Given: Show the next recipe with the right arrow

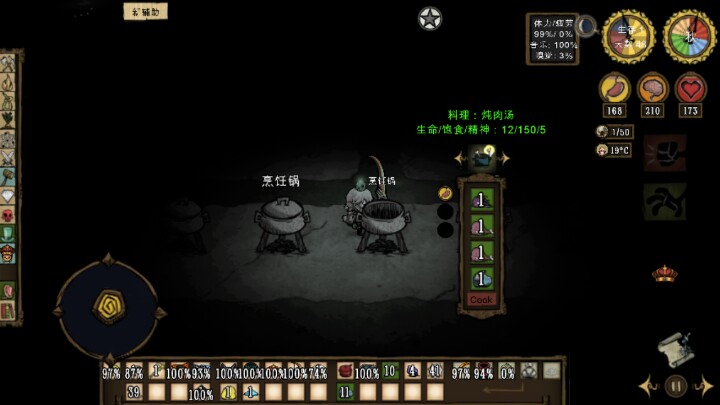Looking at the screenshot, I should 504,158.
